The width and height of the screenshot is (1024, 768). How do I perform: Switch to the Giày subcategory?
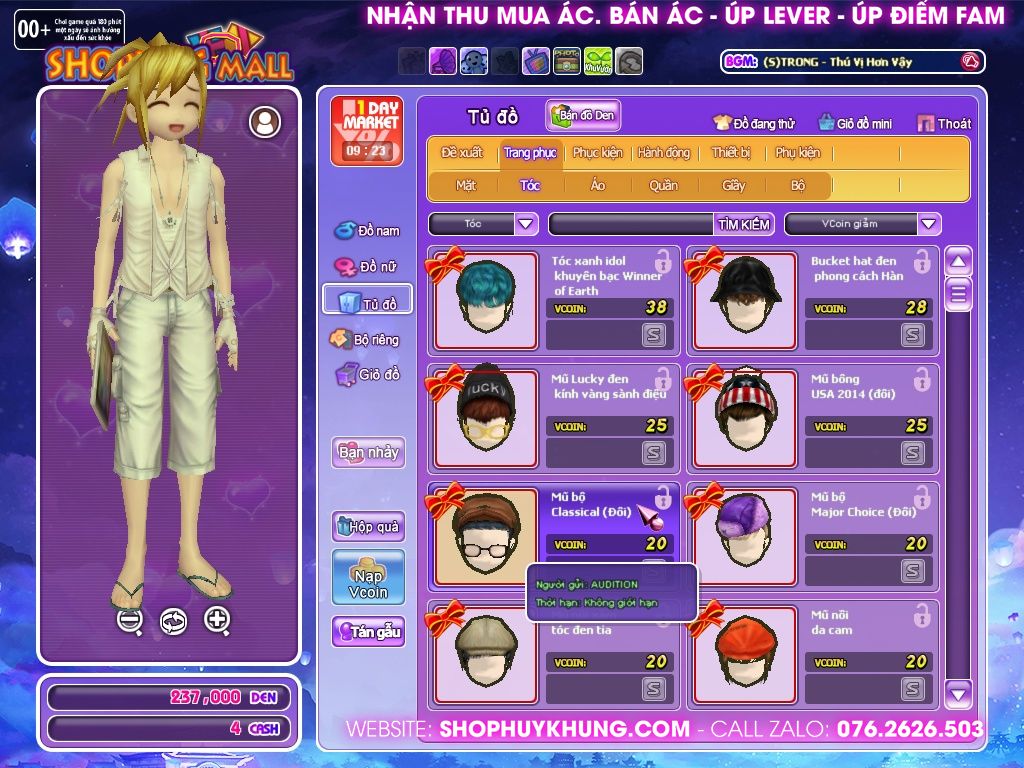(734, 185)
